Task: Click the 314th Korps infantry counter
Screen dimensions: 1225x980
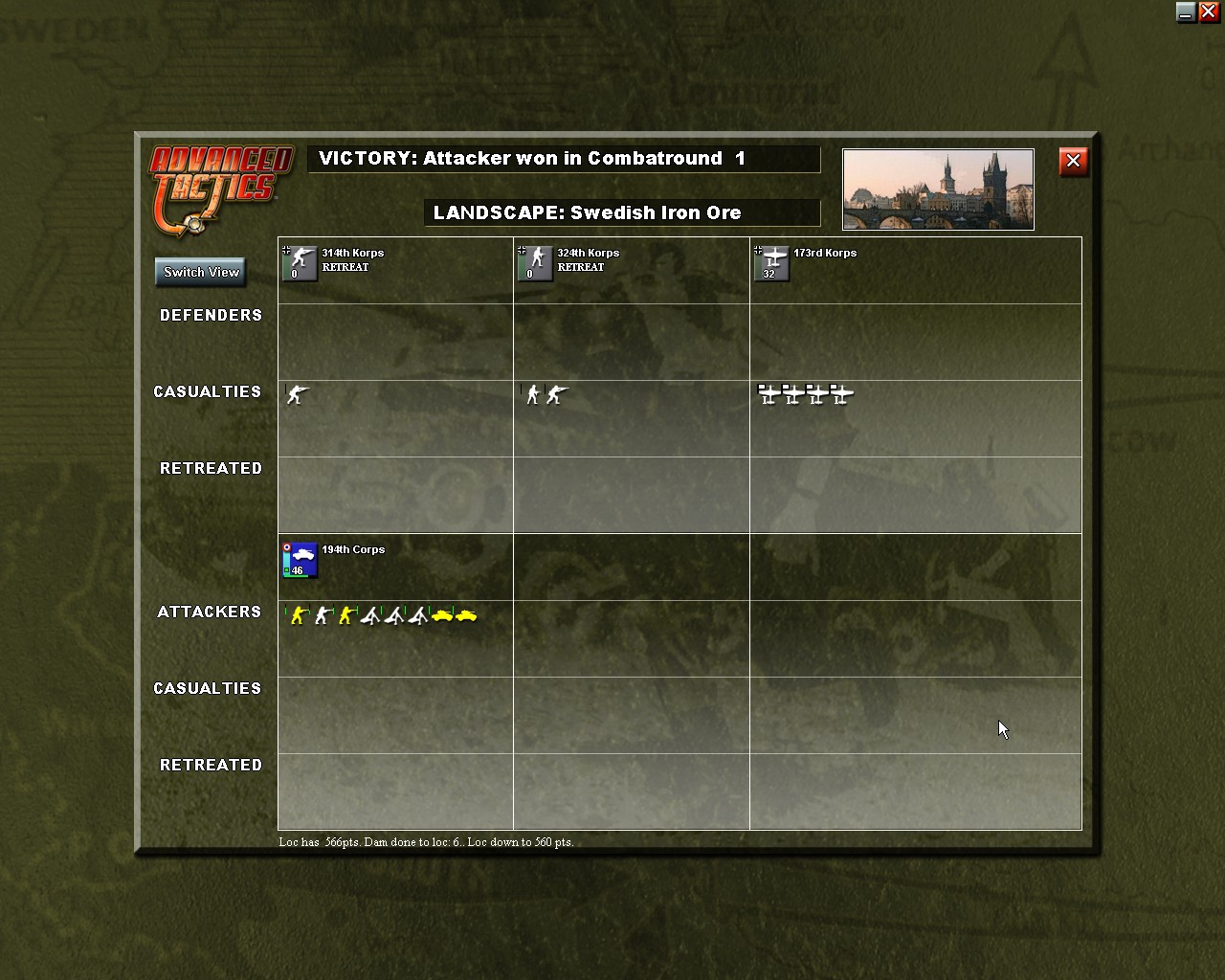Action: 300,263
